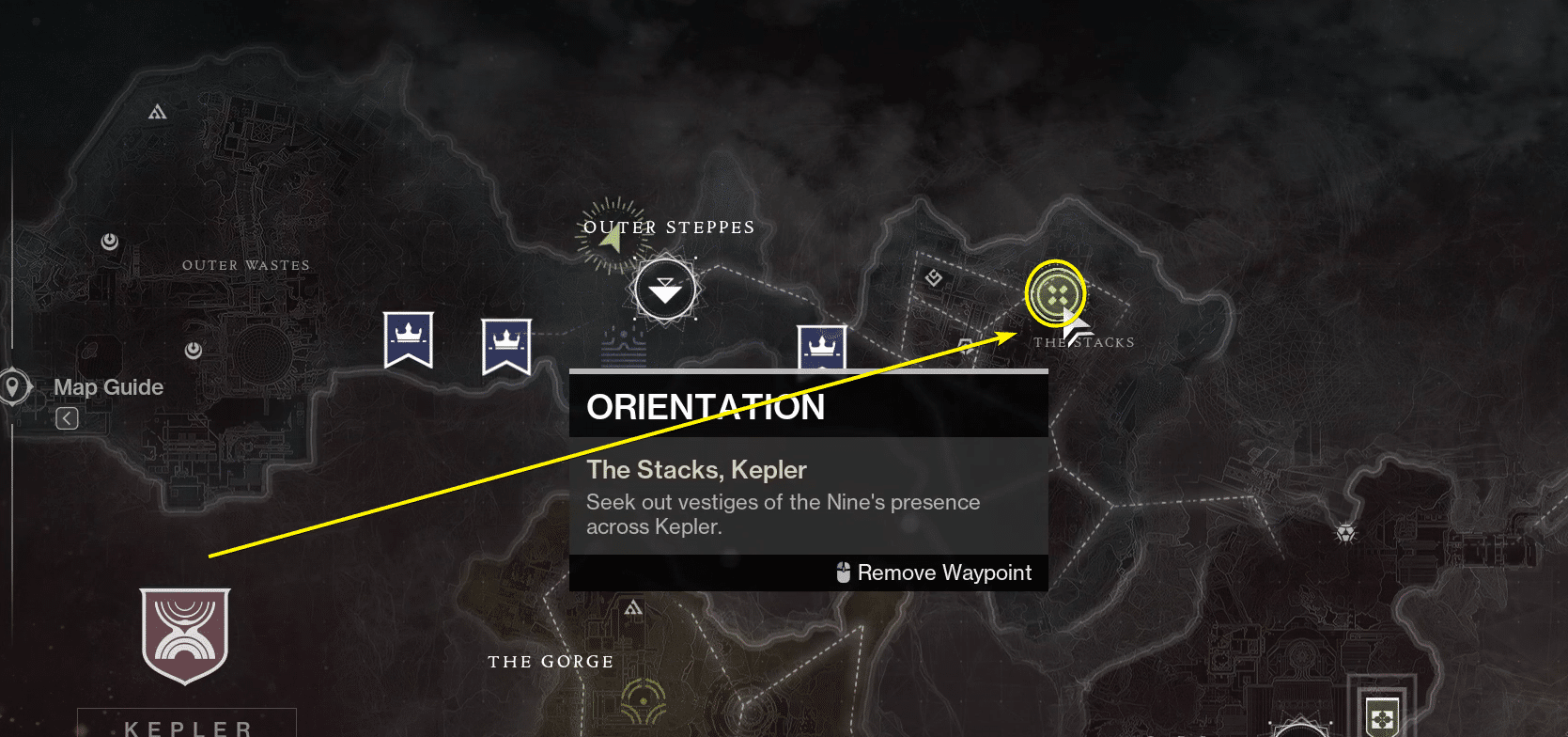Open the Map Guide pin menu
Image resolution: width=1568 pixels, height=737 pixels.
point(13,385)
